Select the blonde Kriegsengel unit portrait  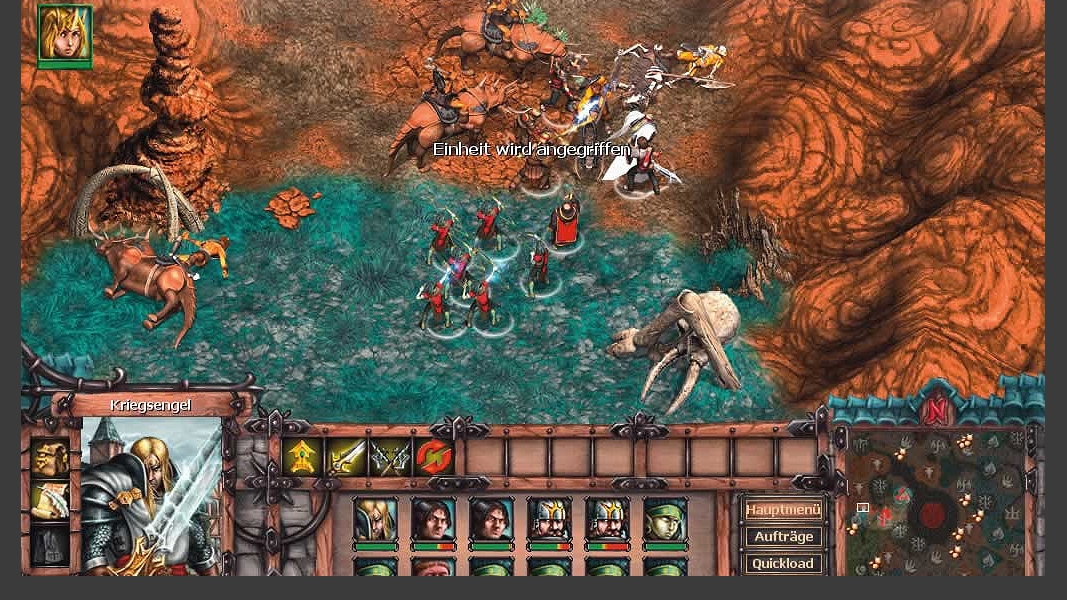pyautogui.click(x=375, y=520)
